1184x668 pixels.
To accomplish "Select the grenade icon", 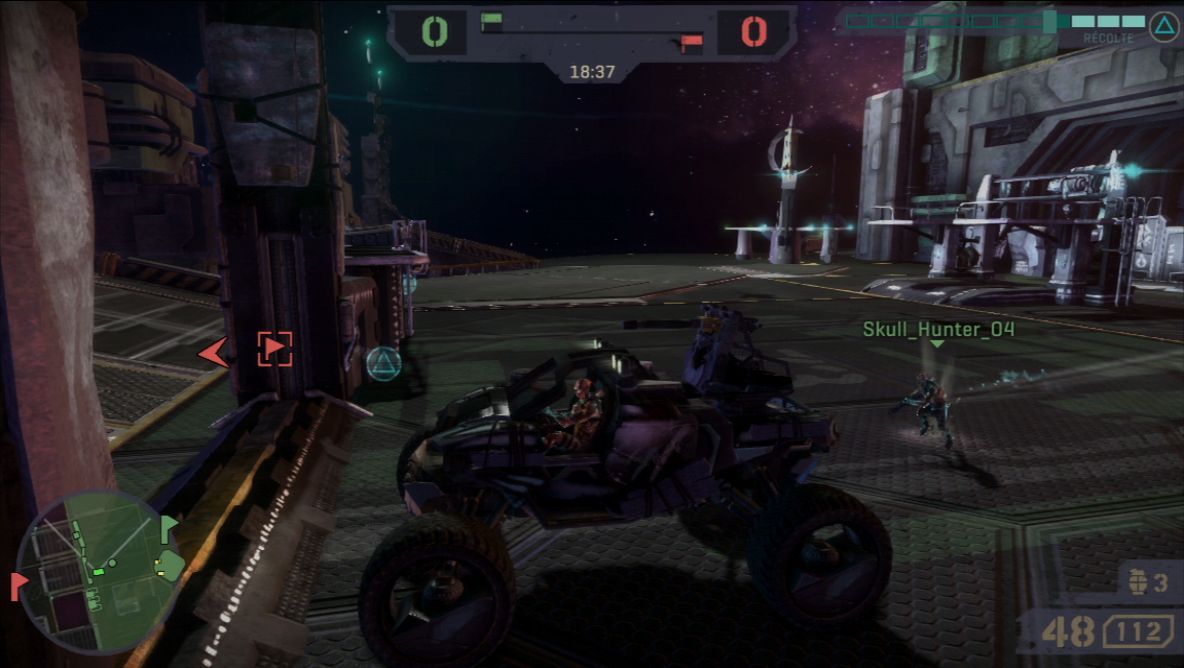I will point(1138,582).
